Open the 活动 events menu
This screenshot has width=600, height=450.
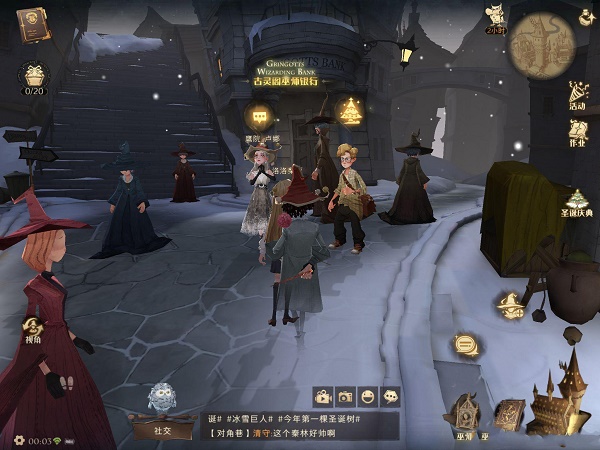tap(577, 96)
